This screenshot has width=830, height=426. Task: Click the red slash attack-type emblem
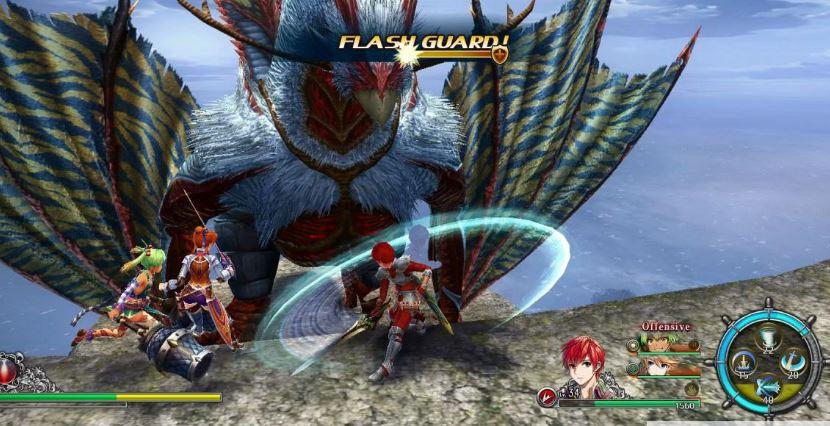[547, 397]
